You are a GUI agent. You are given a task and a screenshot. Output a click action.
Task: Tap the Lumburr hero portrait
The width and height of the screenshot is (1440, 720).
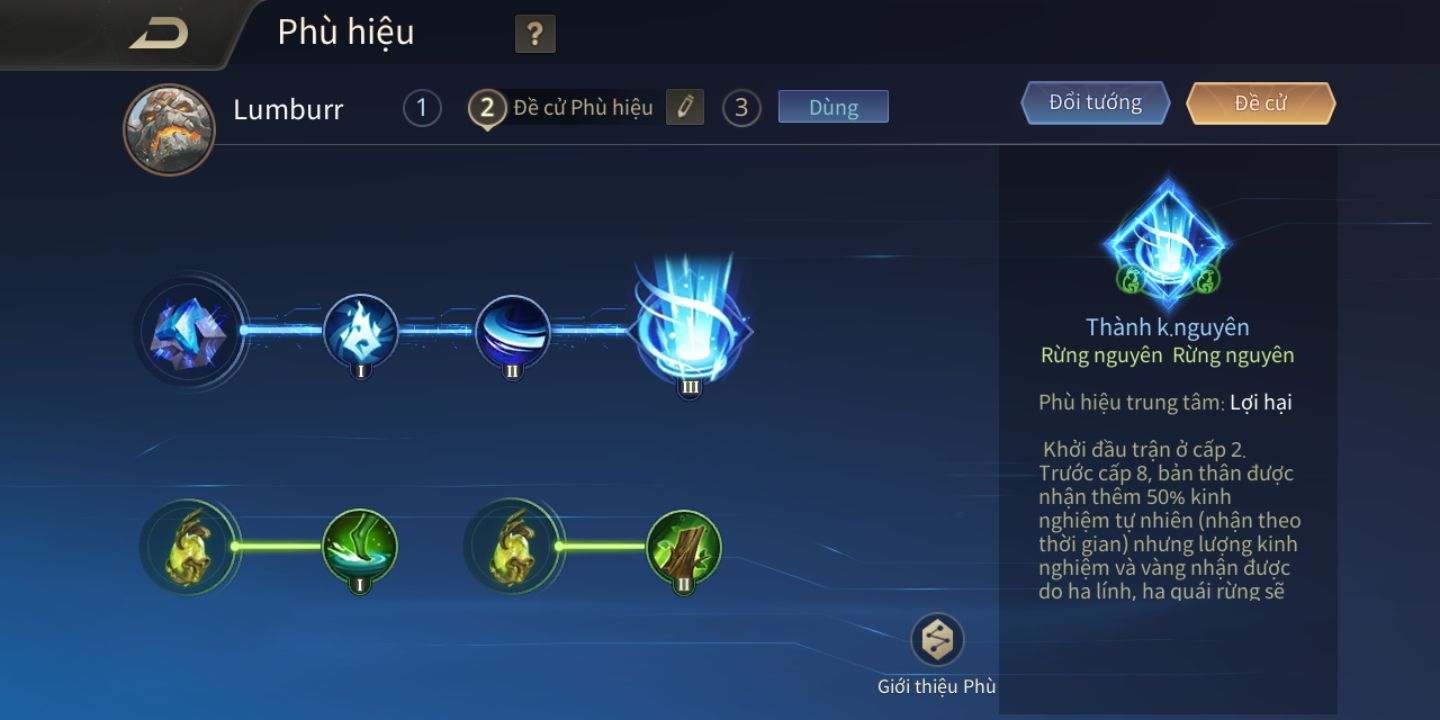click(x=169, y=130)
